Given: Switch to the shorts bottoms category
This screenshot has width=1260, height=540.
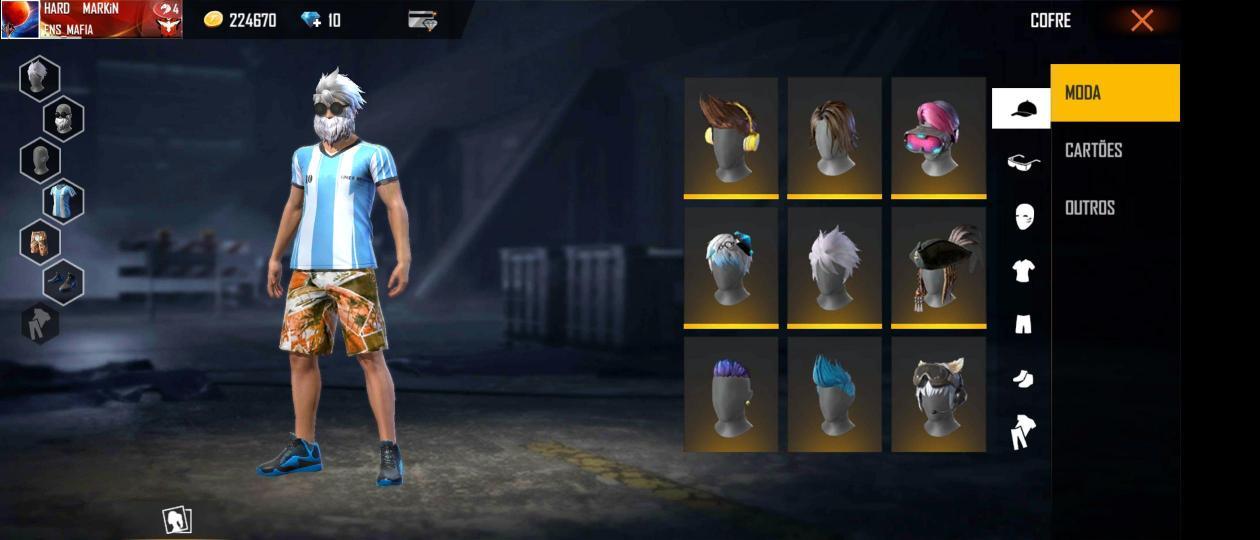Looking at the screenshot, I should 1023,324.
